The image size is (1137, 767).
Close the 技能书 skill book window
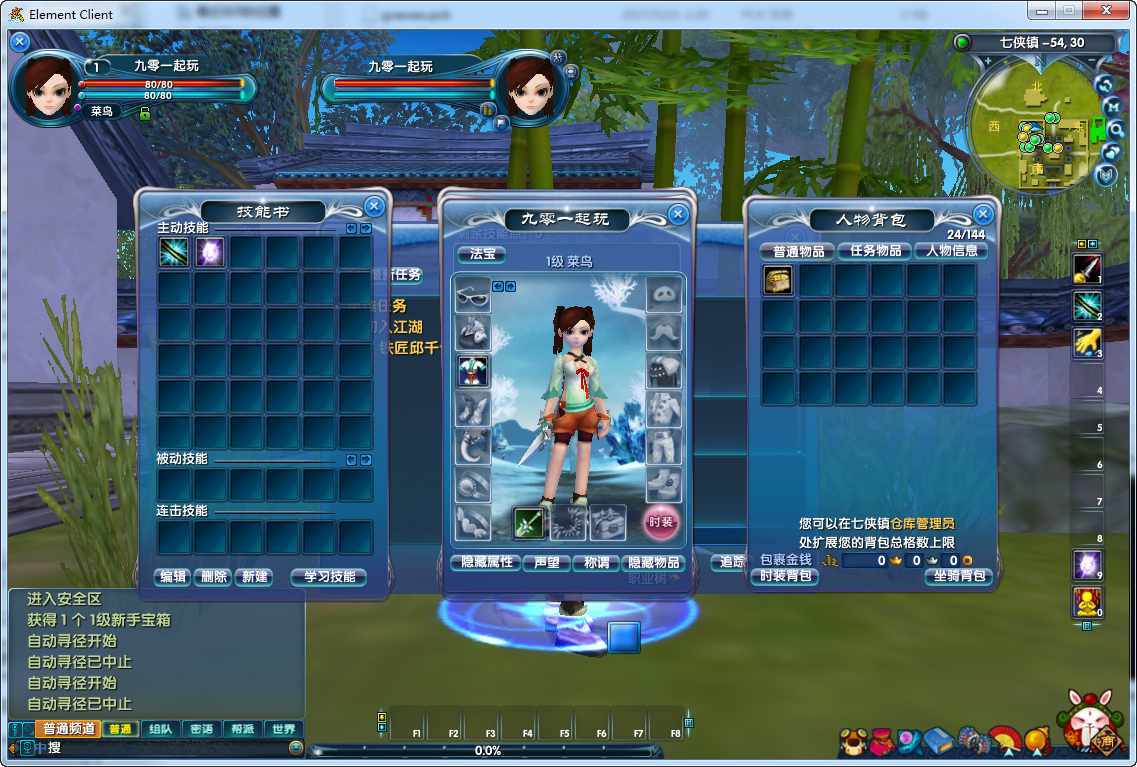click(374, 207)
